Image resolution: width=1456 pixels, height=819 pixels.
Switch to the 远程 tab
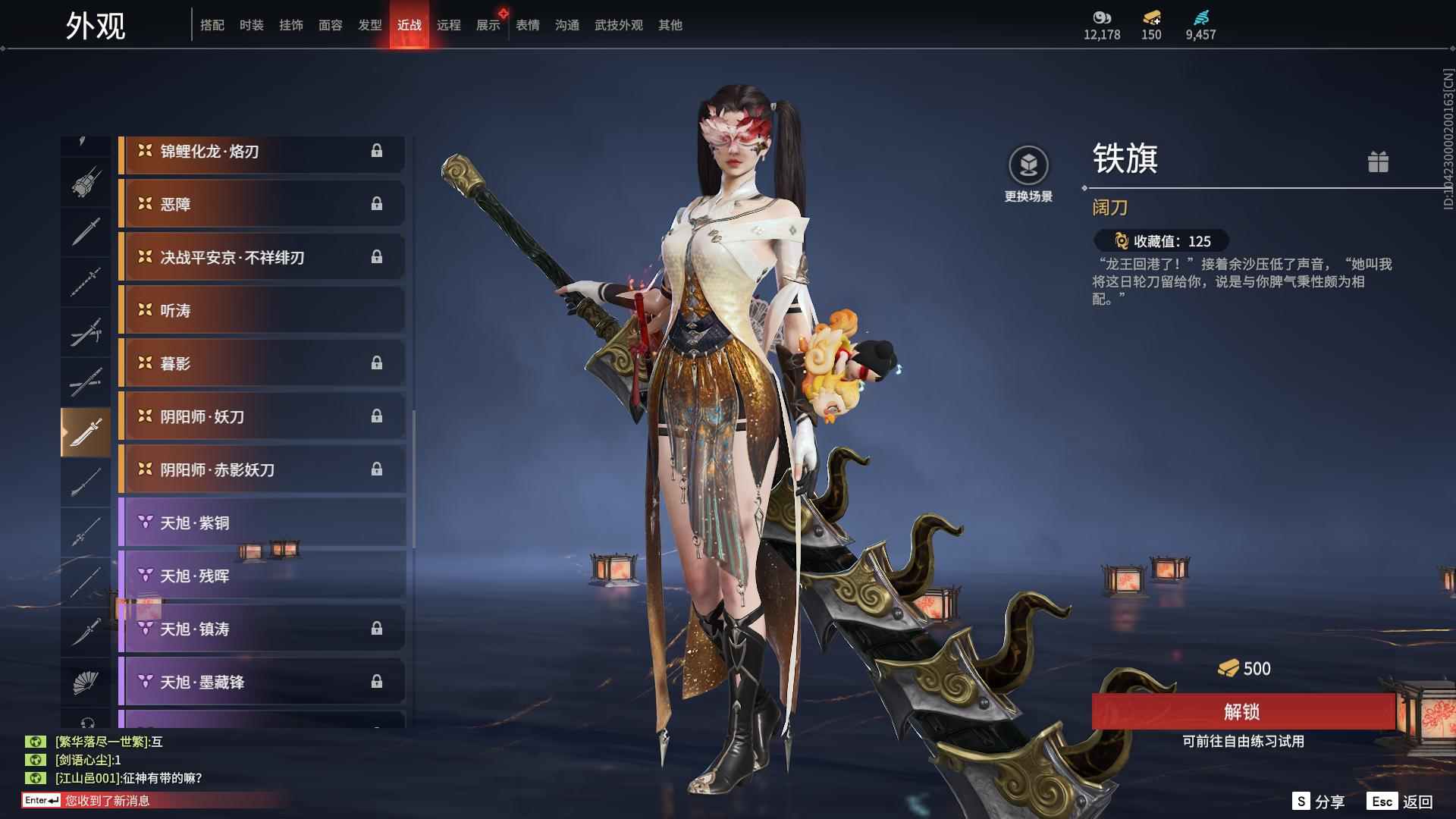pyautogui.click(x=449, y=24)
